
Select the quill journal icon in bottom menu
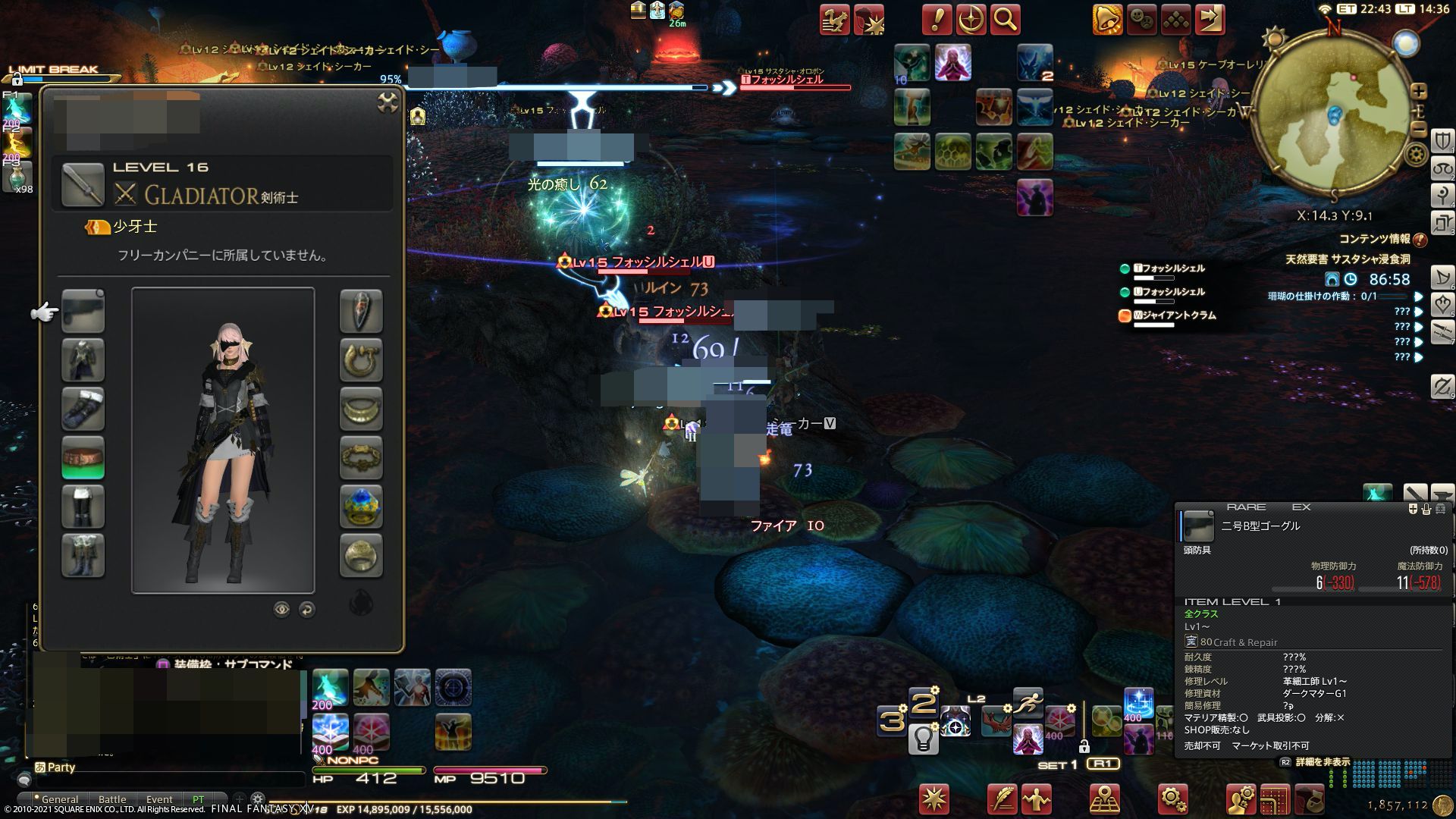(x=1001, y=798)
